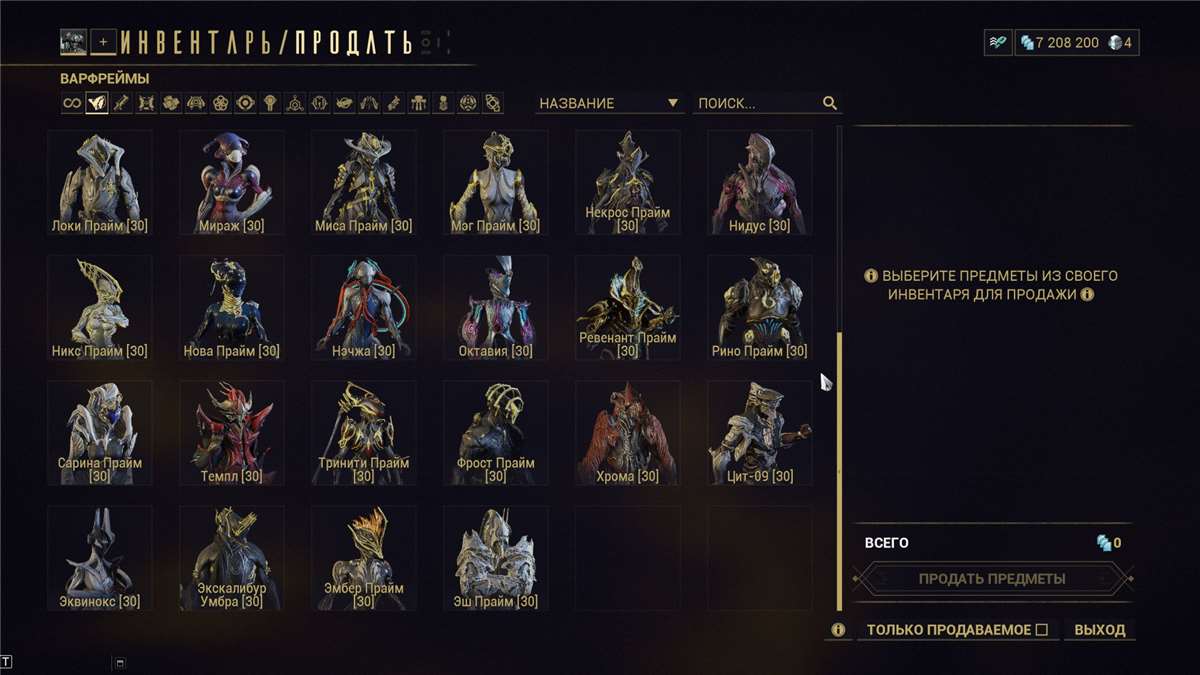This screenshot has width=1200, height=675.
Task: Toggle the Только продаваемое checkbox
Action: [1041, 630]
